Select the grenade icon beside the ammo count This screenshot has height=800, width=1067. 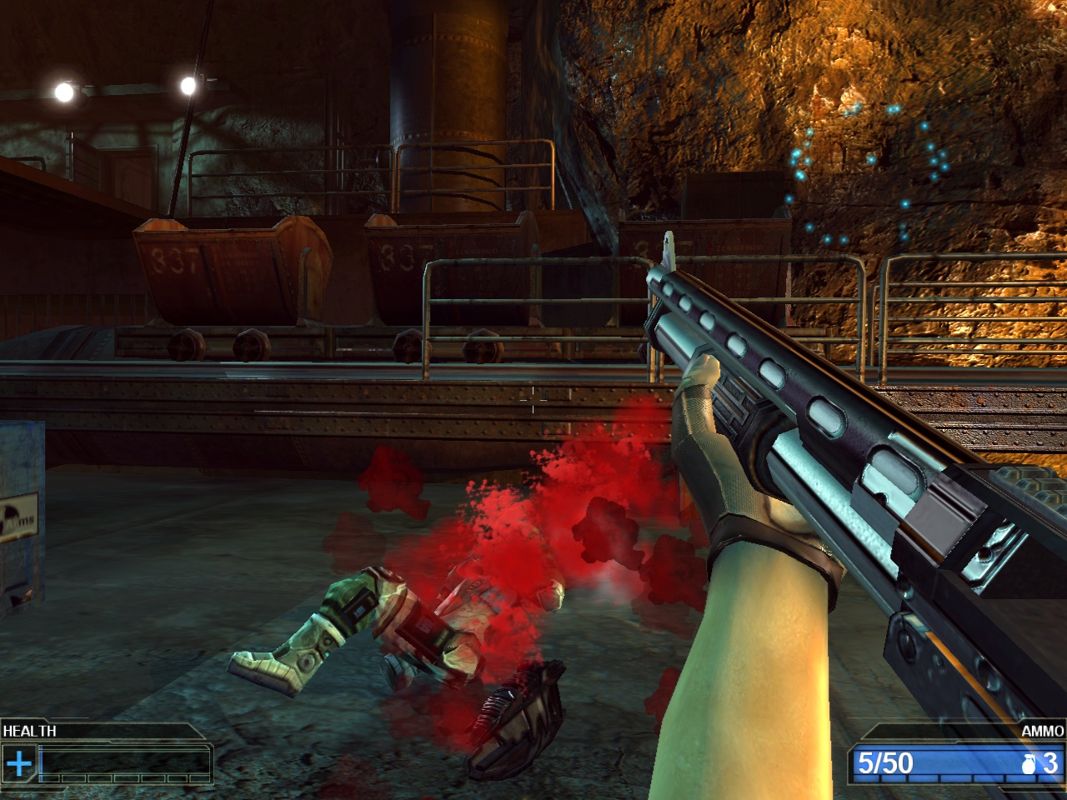point(1031,764)
